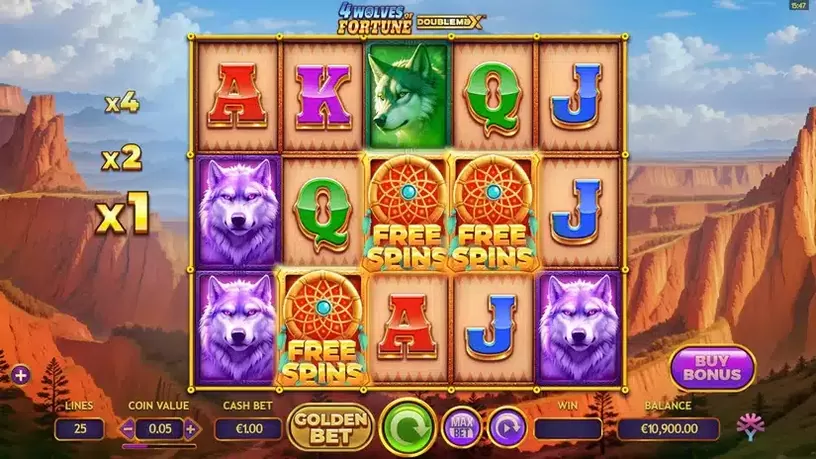This screenshot has width=816, height=459.
Task: Decrease the coin value with minus
Action: coord(127,429)
